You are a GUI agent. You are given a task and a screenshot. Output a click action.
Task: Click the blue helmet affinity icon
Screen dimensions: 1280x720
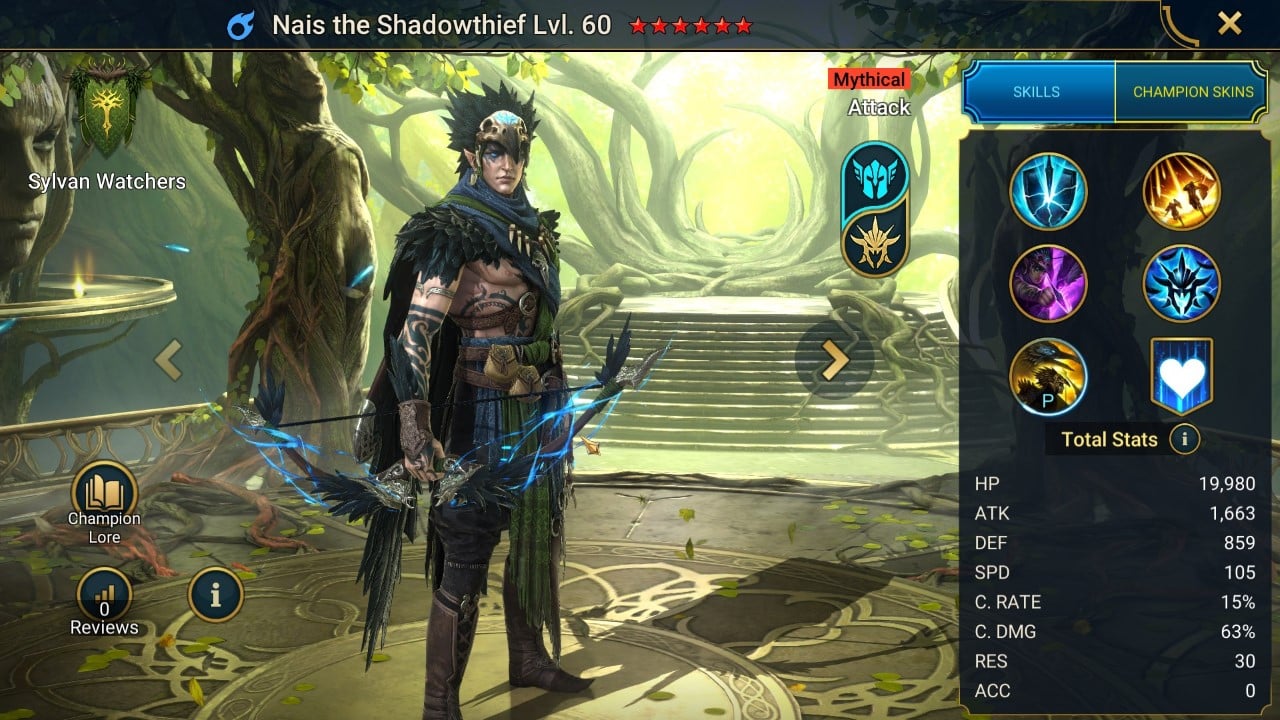pyautogui.click(x=874, y=175)
